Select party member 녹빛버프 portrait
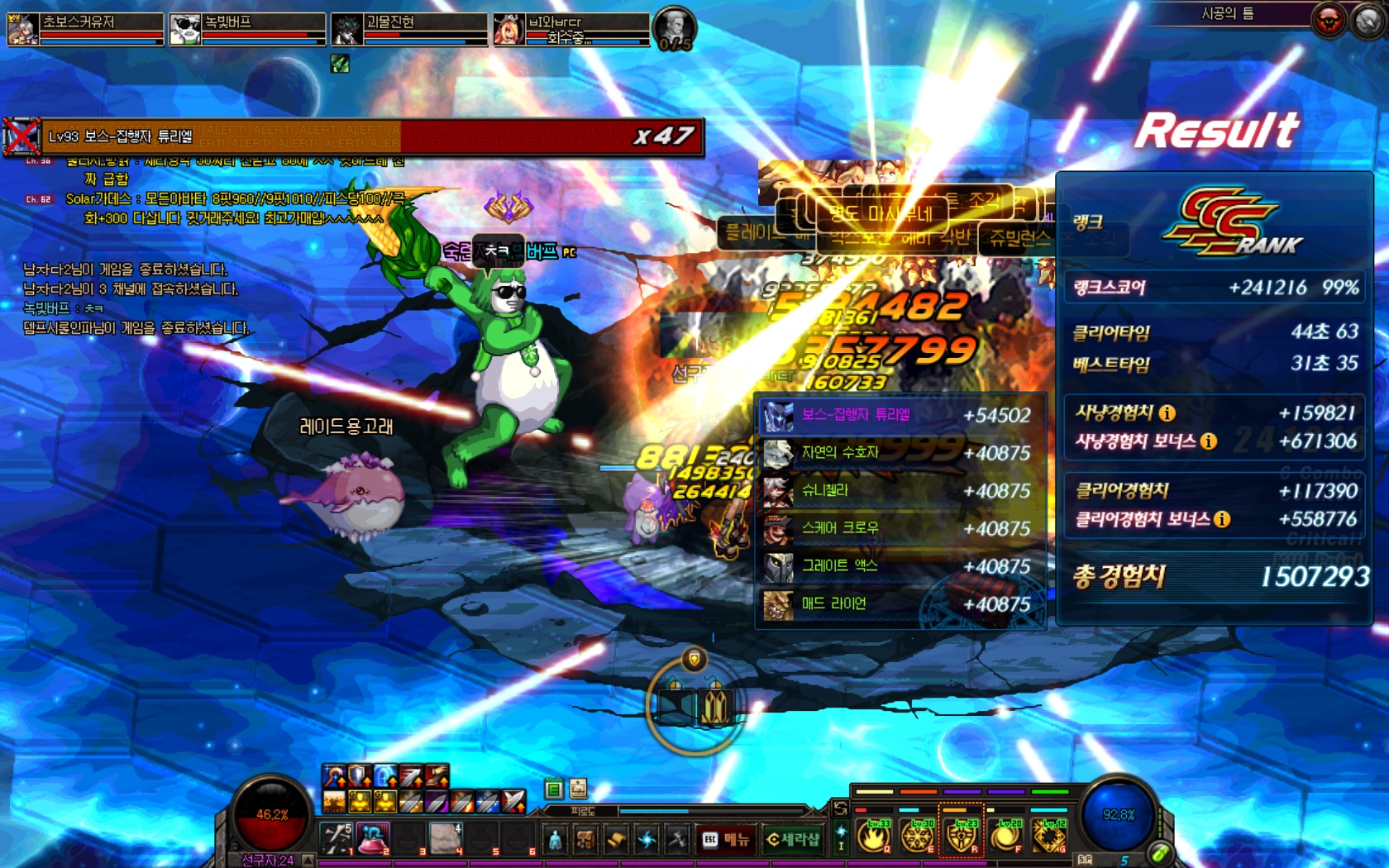The height and width of the screenshot is (868, 1389). click(185, 29)
